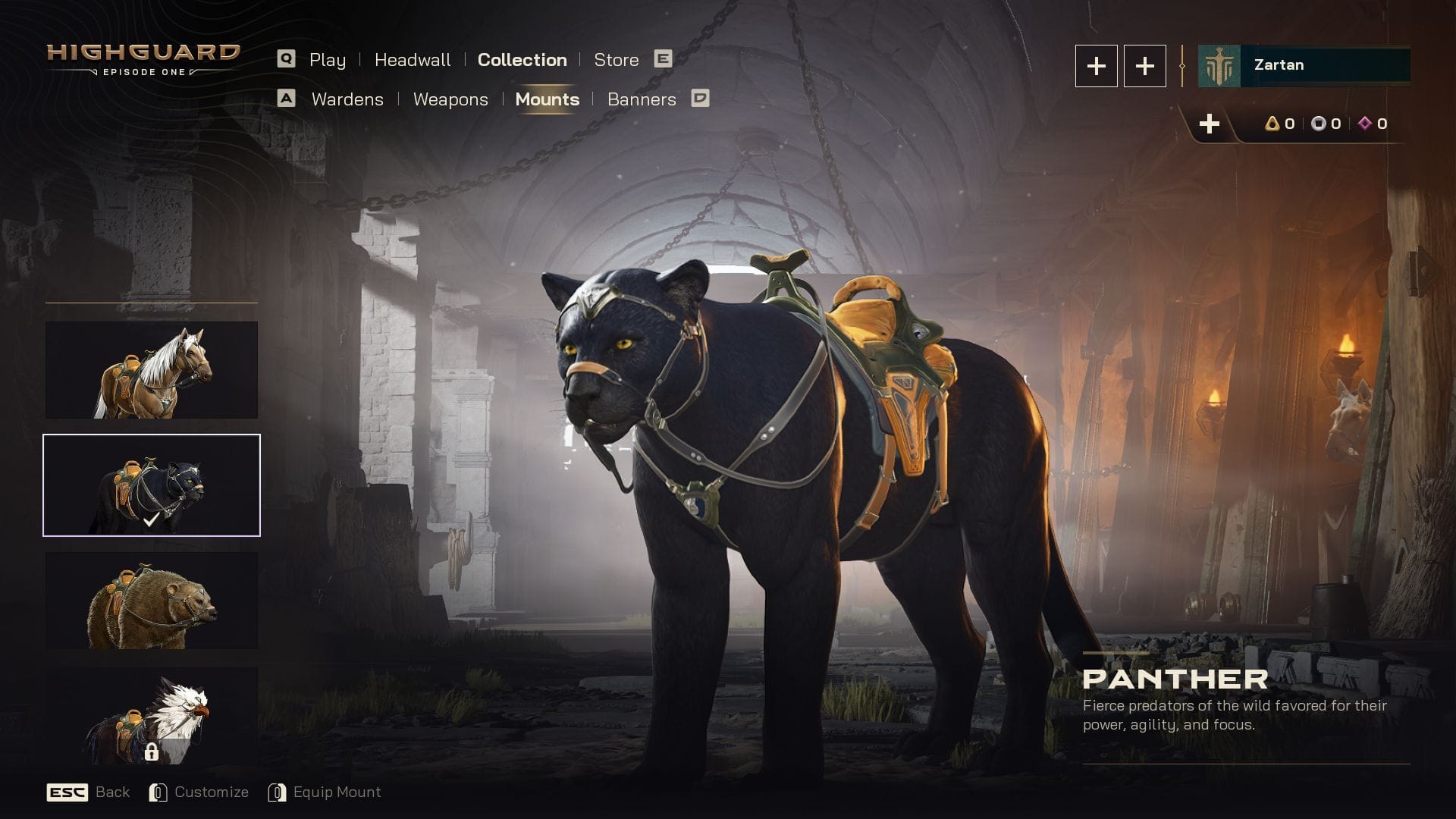Screen dimensions: 1456x819
Task: Click the Highguard Episode One logo
Action: click(x=143, y=60)
